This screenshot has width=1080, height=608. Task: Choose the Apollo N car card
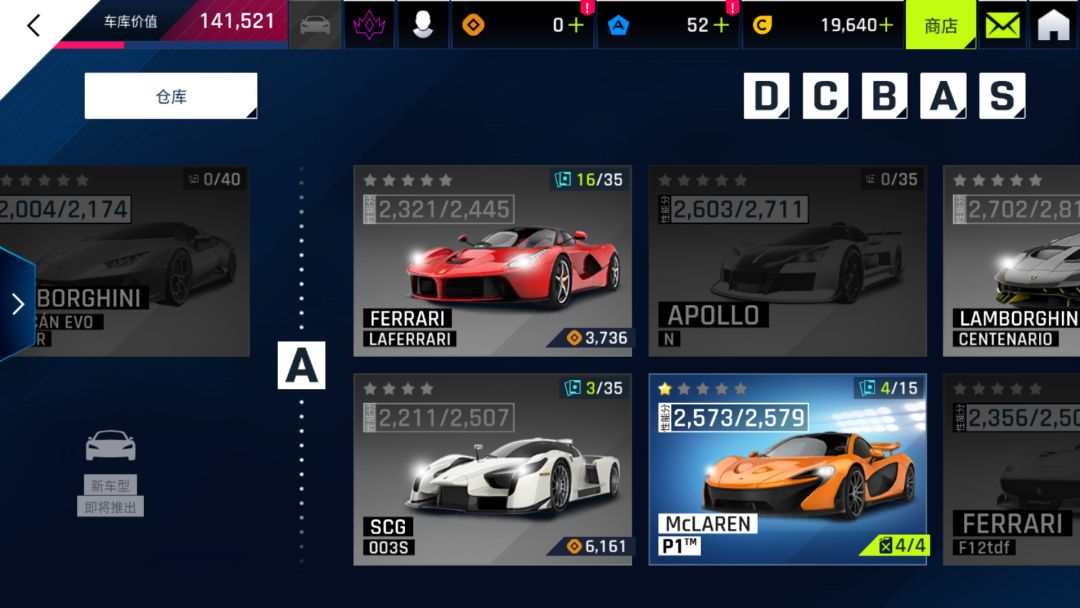[787, 261]
